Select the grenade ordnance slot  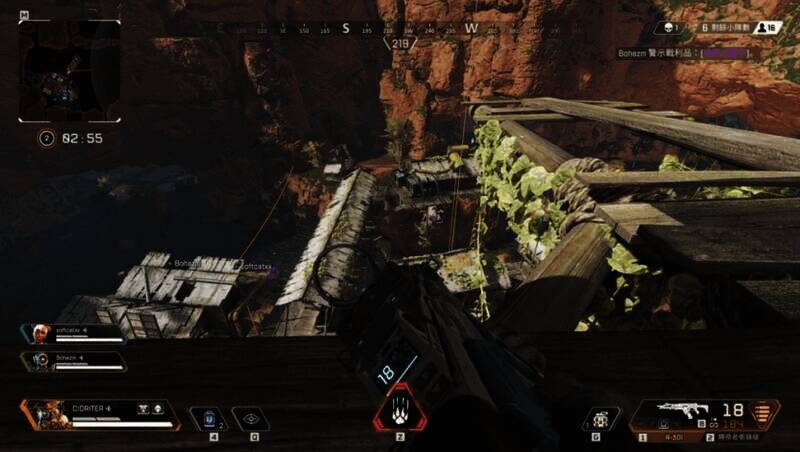pyautogui.click(x=600, y=418)
